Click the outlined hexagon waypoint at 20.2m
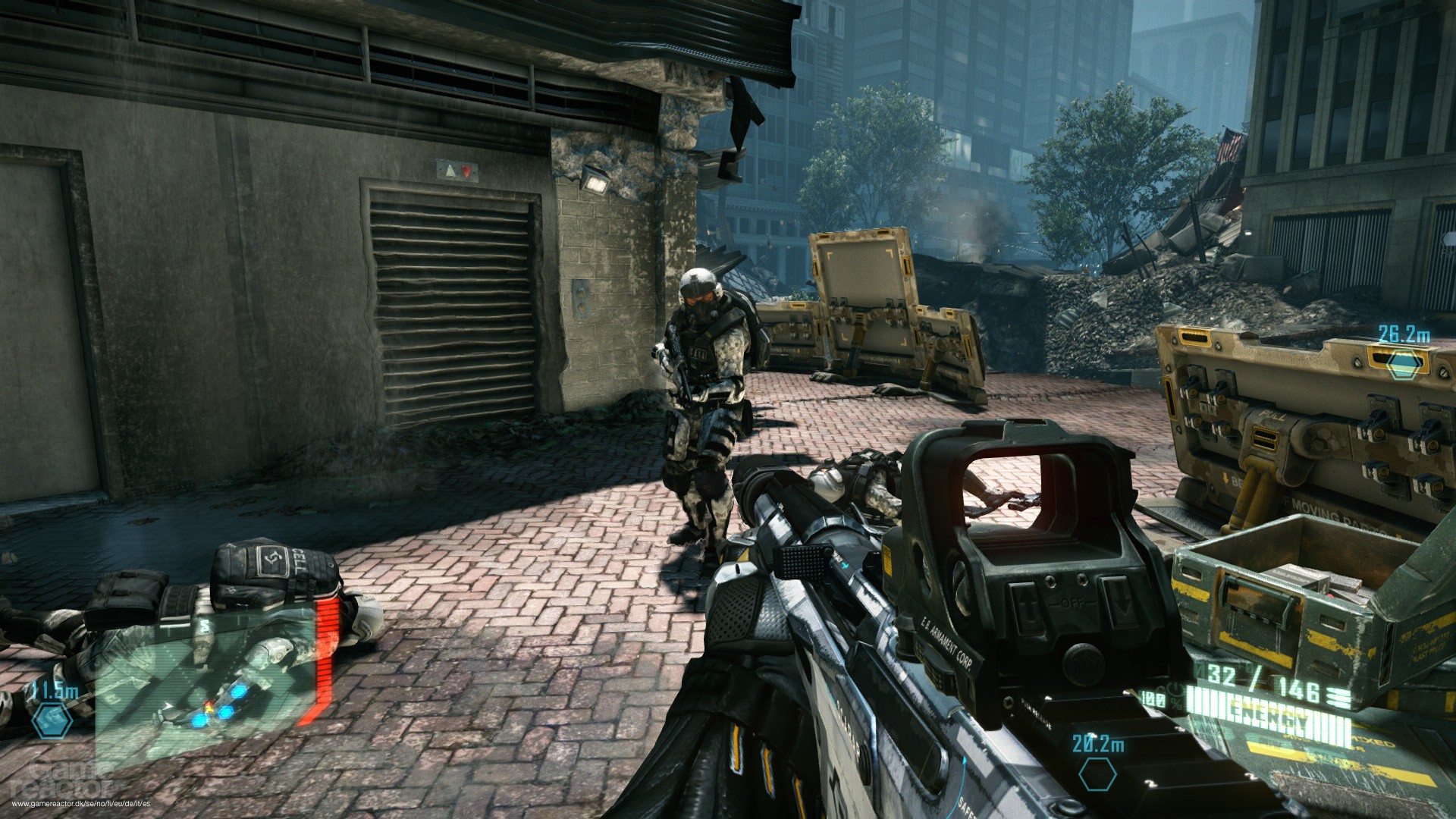The width and height of the screenshot is (1456, 819). [x=1097, y=774]
